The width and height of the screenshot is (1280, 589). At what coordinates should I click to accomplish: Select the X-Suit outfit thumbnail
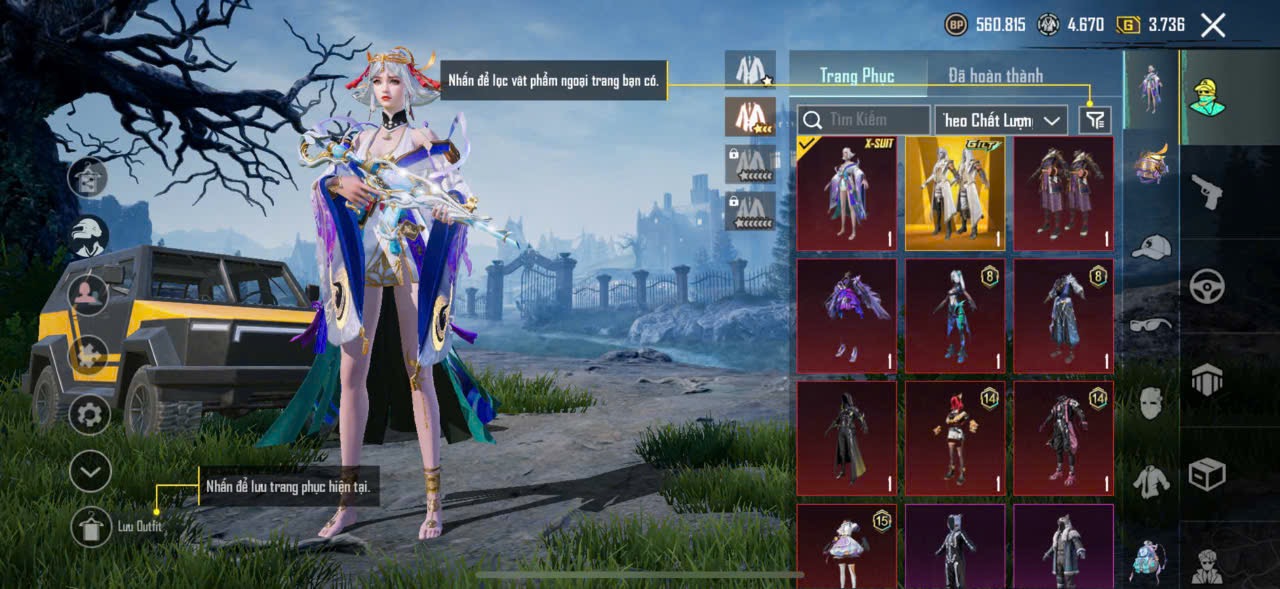(846, 193)
